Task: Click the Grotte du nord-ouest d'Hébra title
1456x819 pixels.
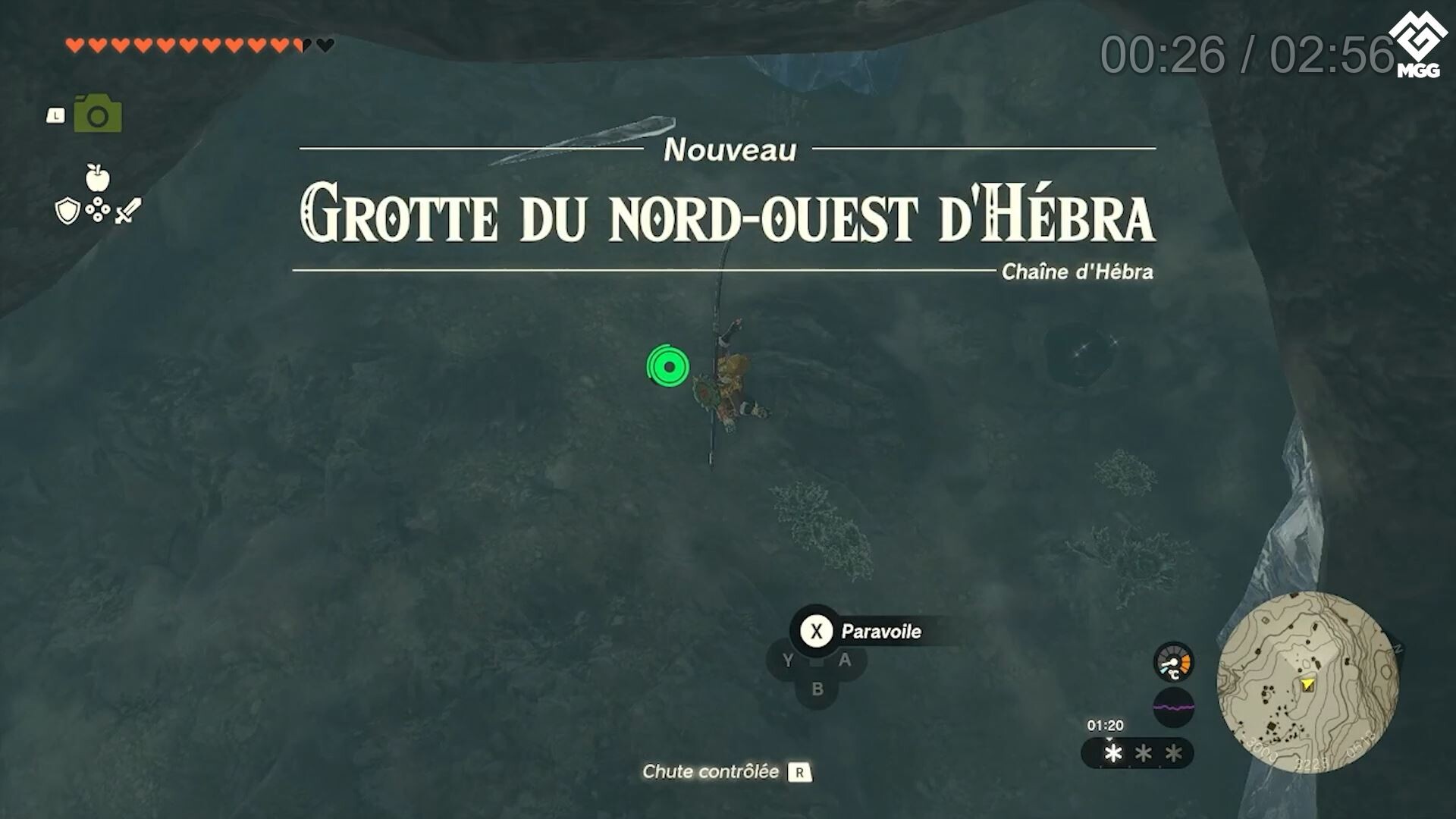Action: point(728,215)
